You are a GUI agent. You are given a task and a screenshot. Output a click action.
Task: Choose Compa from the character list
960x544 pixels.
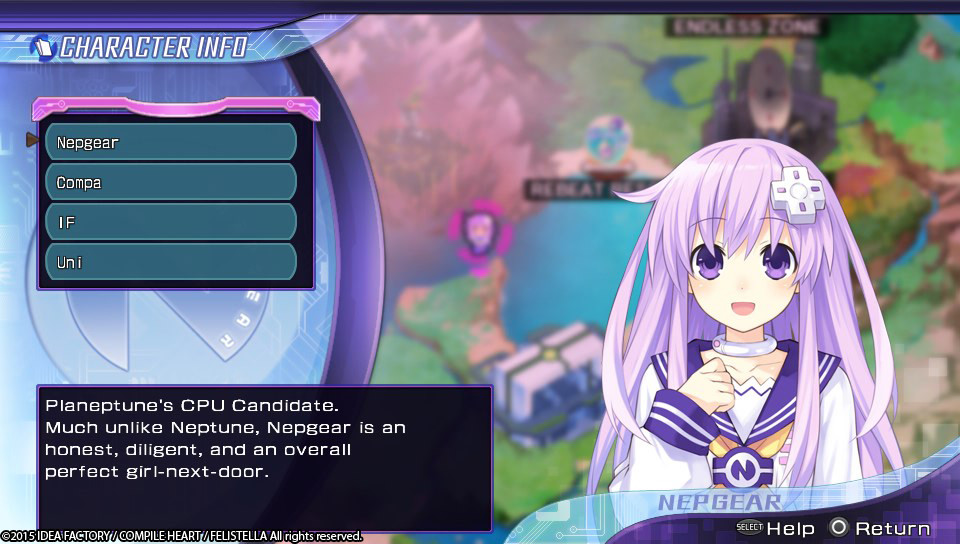(171, 182)
